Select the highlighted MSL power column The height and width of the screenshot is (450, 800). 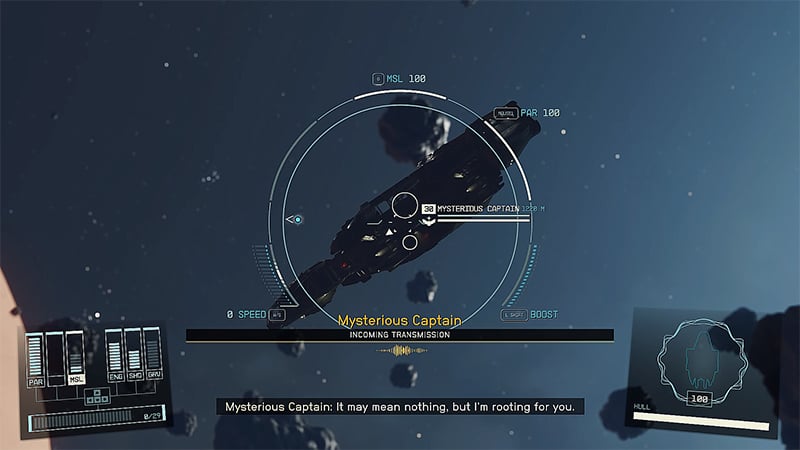[x=75, y=357]
